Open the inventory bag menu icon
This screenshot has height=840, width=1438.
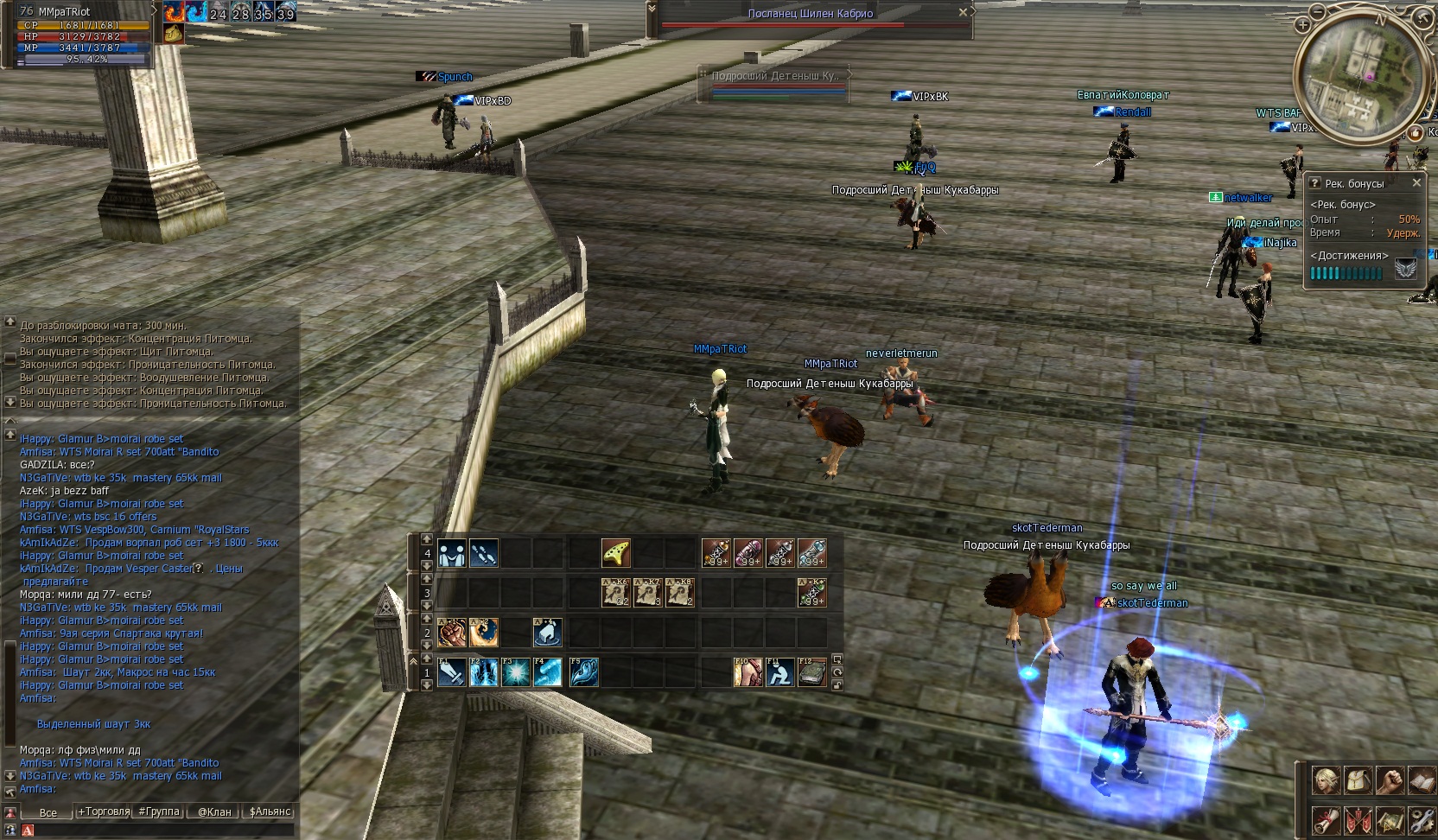point(1358,780)
